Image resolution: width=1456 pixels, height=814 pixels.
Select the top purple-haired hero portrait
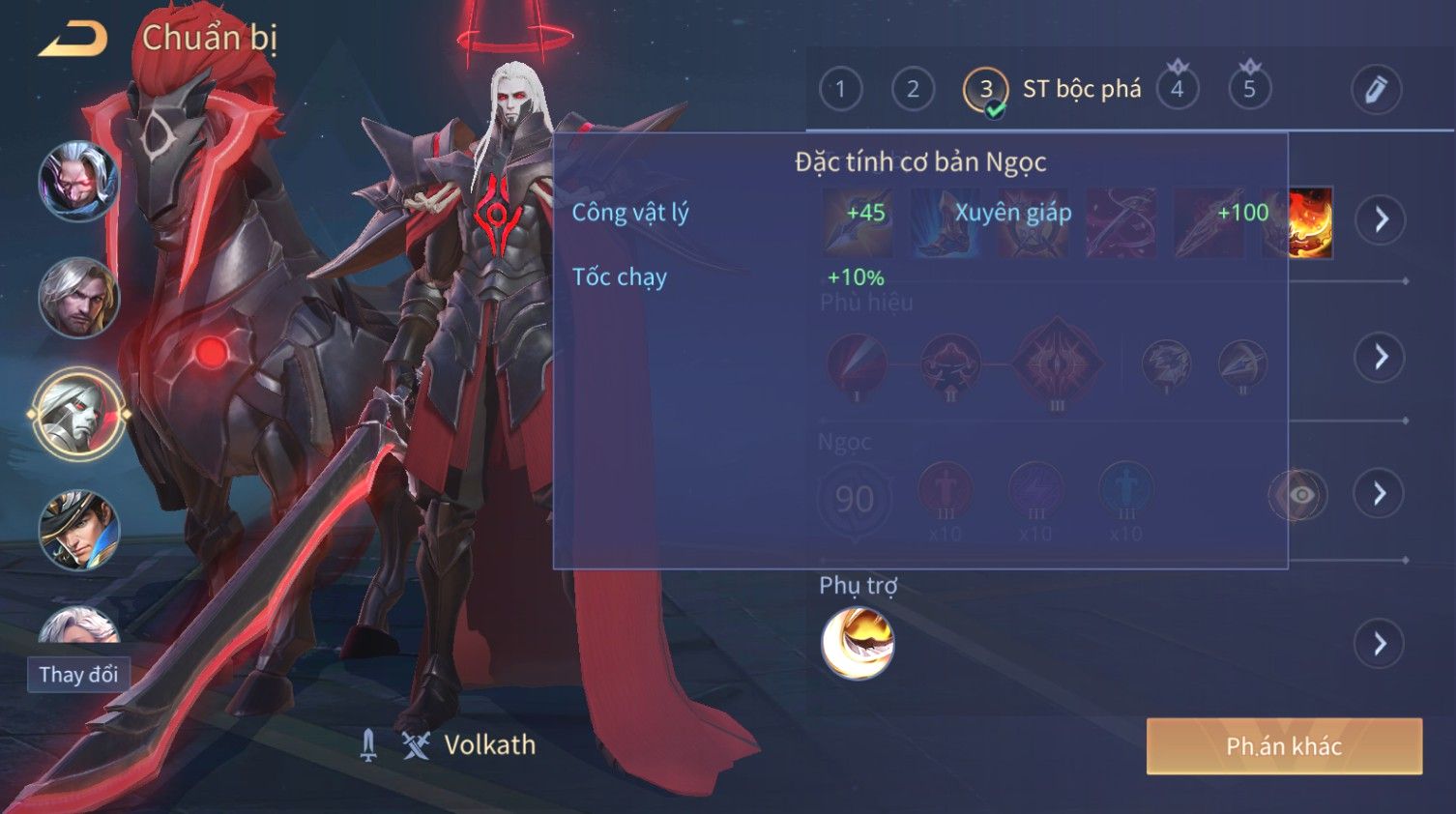coord(78,181)
